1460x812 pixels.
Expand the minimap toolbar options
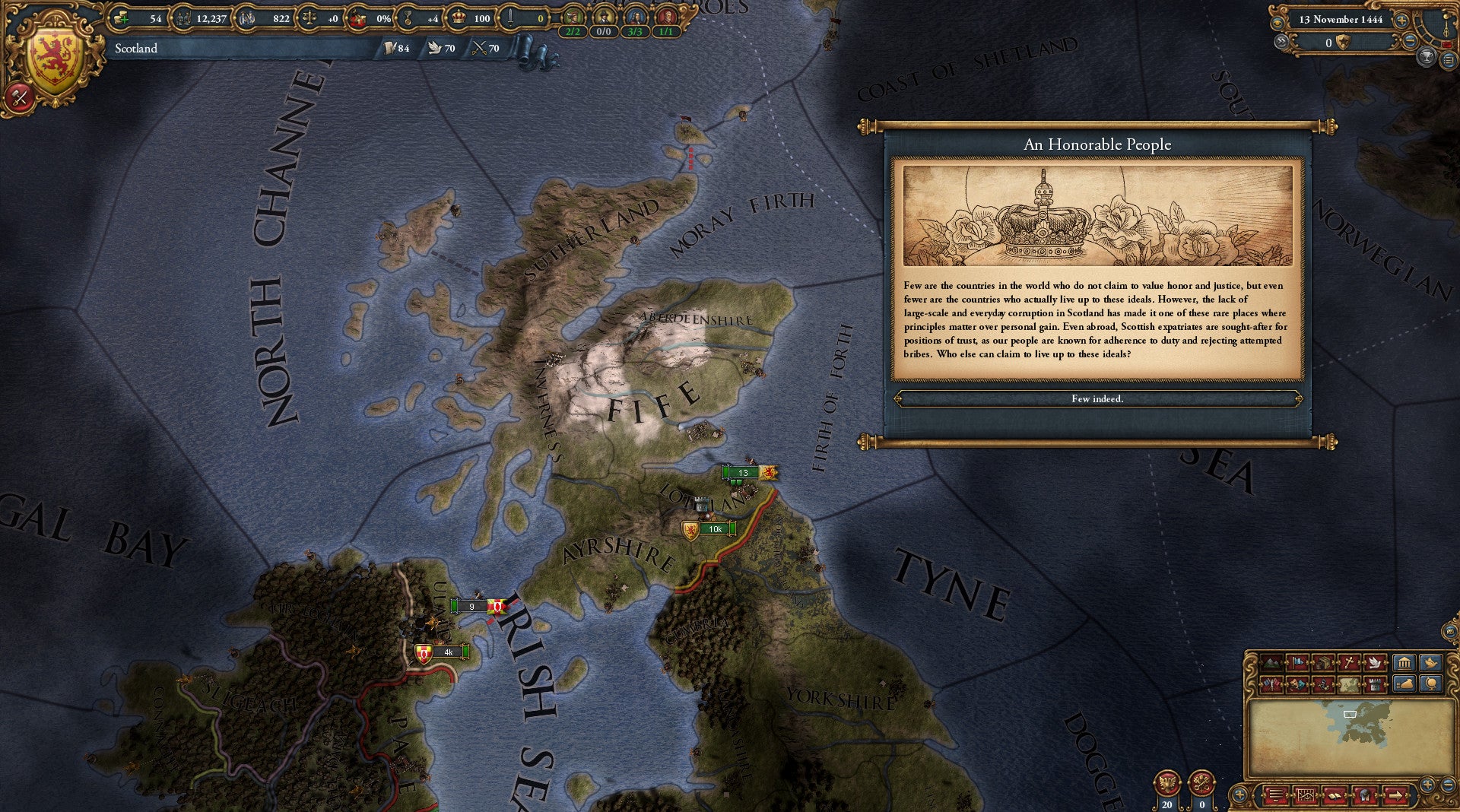(1238, 795)
